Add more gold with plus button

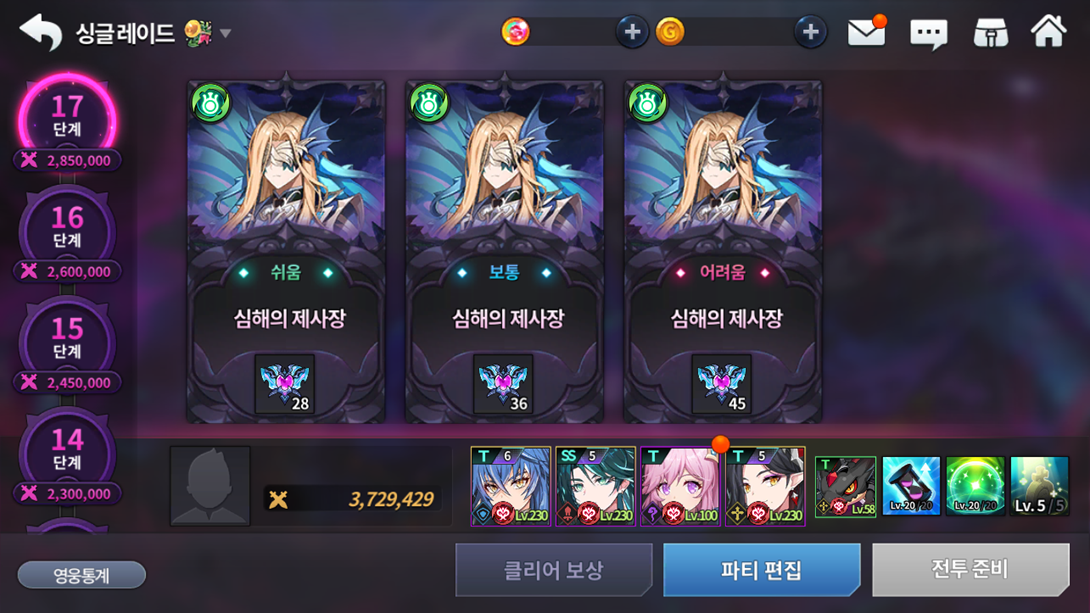tap(810, 32)
